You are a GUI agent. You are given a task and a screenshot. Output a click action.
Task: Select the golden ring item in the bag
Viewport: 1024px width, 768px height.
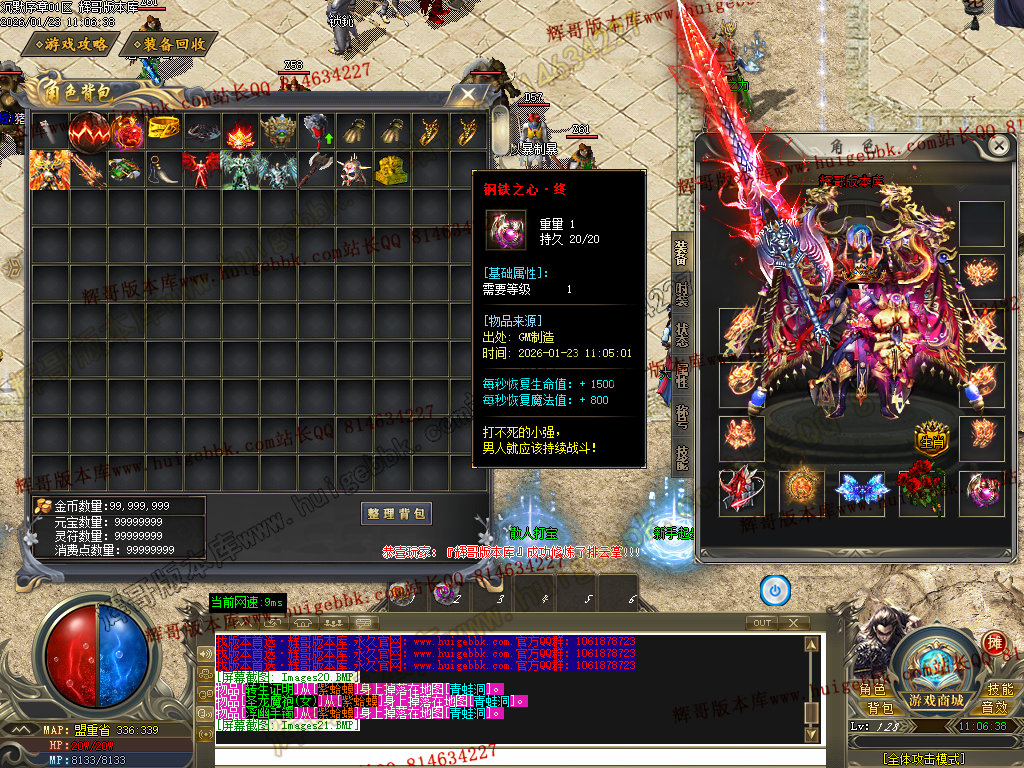click(164, 130)
